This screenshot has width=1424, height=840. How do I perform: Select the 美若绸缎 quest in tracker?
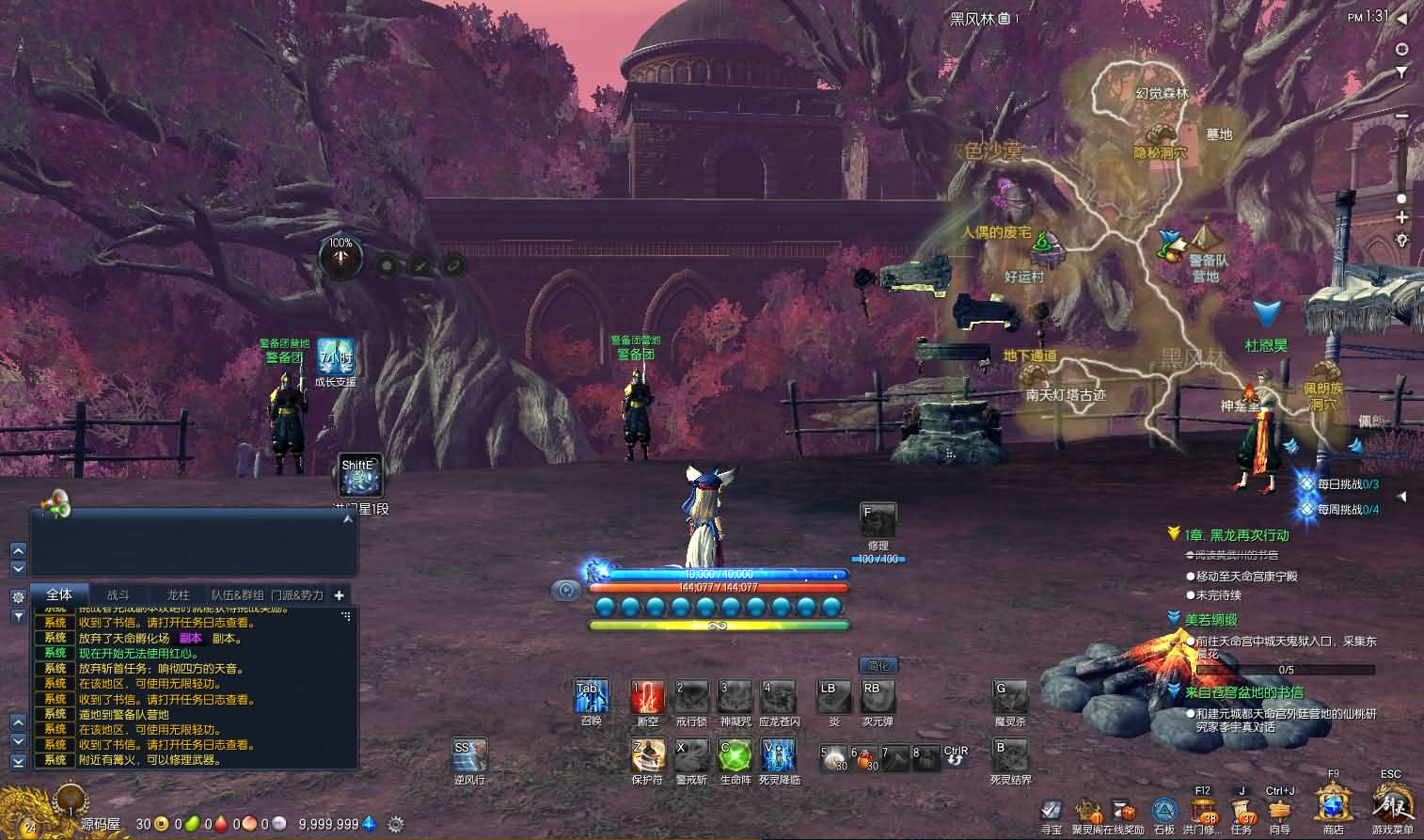[1210, 620]
